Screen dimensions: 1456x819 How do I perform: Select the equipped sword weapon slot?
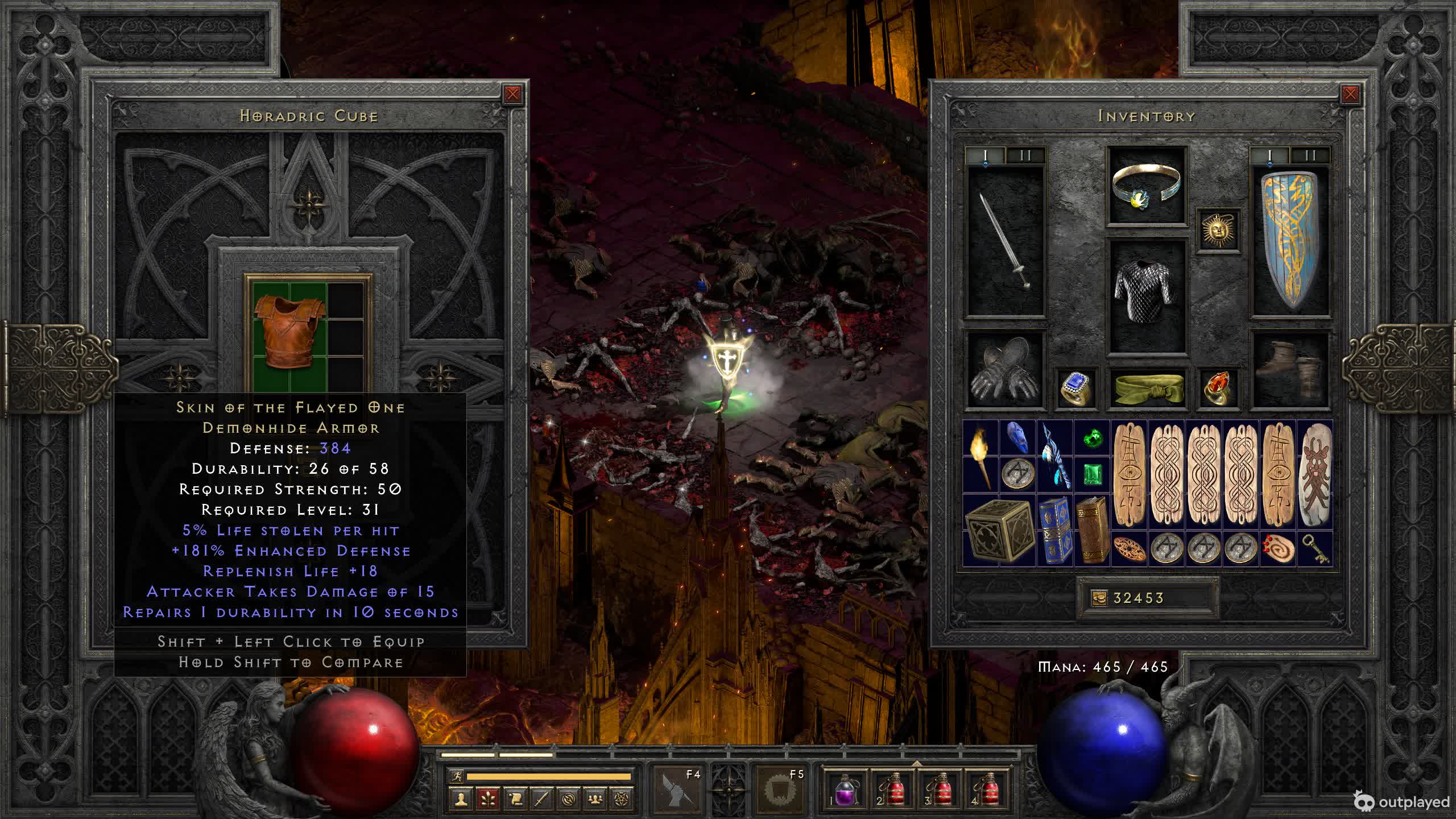click(x=1006, y=241)
